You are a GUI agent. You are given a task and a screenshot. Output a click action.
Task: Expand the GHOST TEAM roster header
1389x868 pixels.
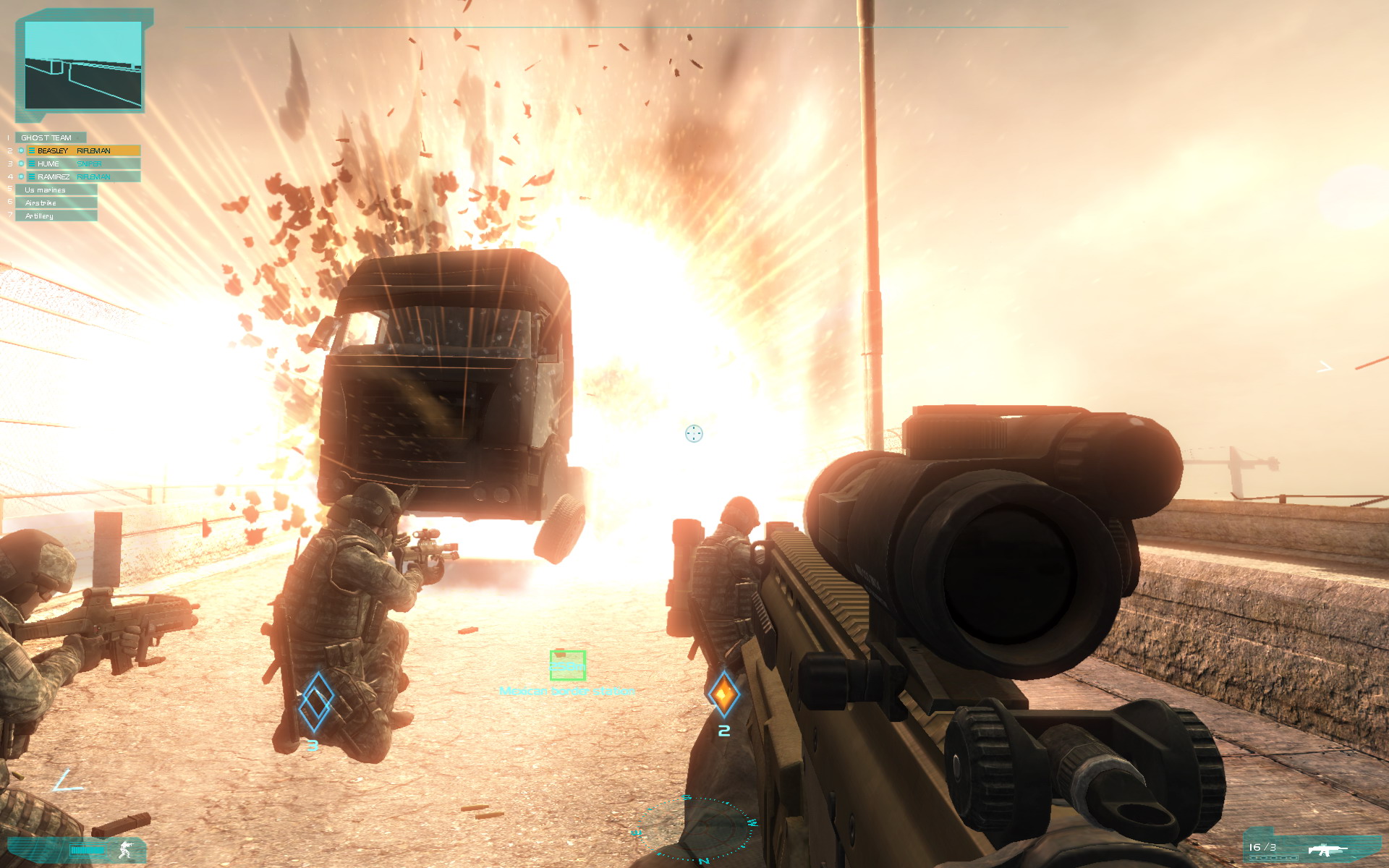[50, 138]
